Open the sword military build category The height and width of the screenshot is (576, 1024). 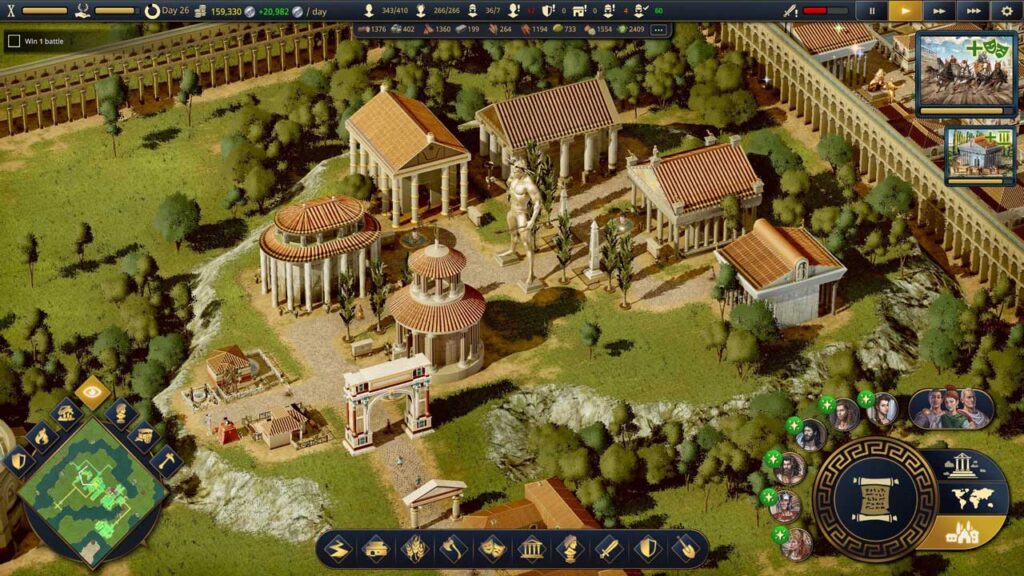[x=608, y=548]
